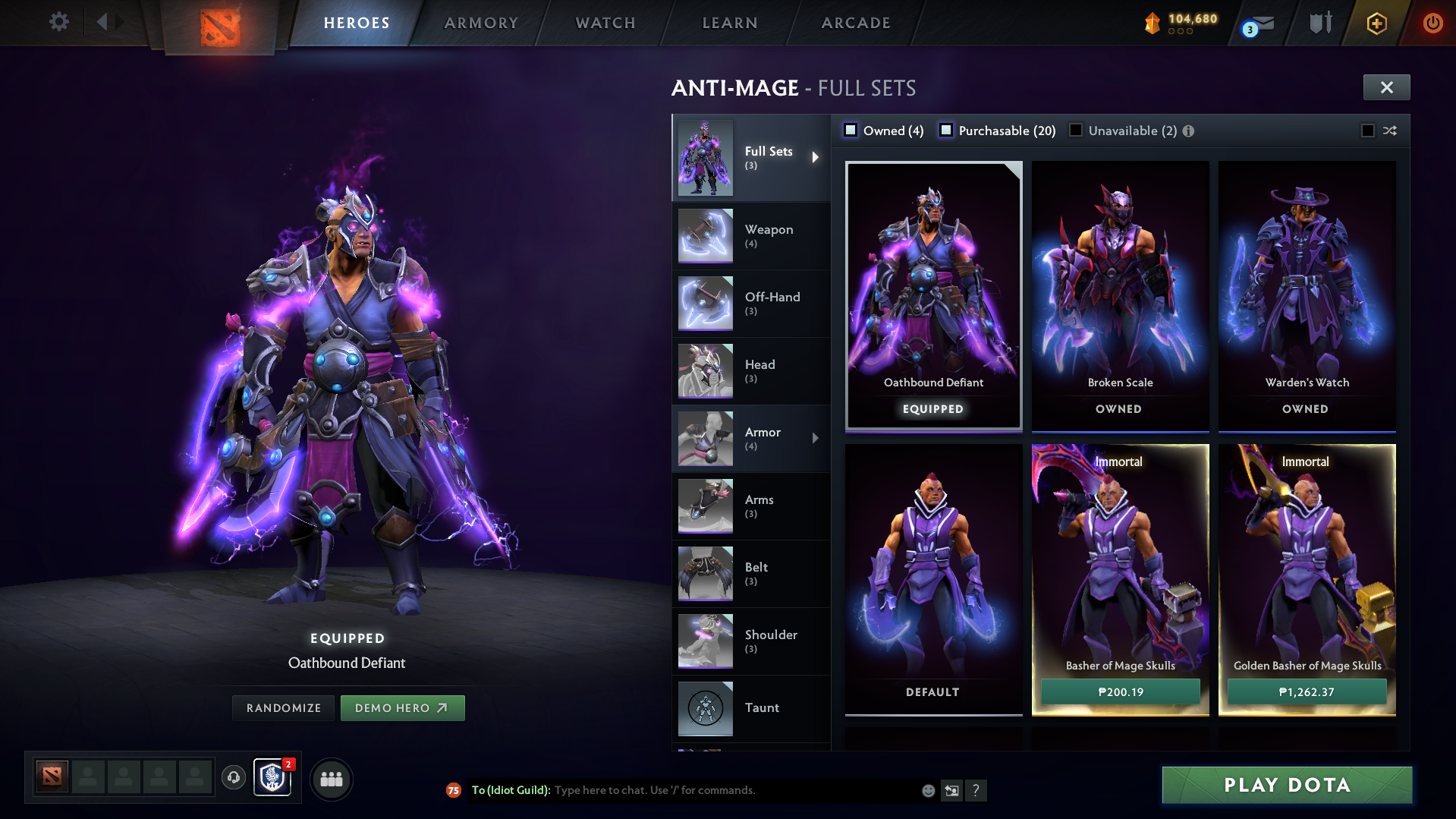
Task: Expand the Armor category arrow
Action: tap(816, 438)
